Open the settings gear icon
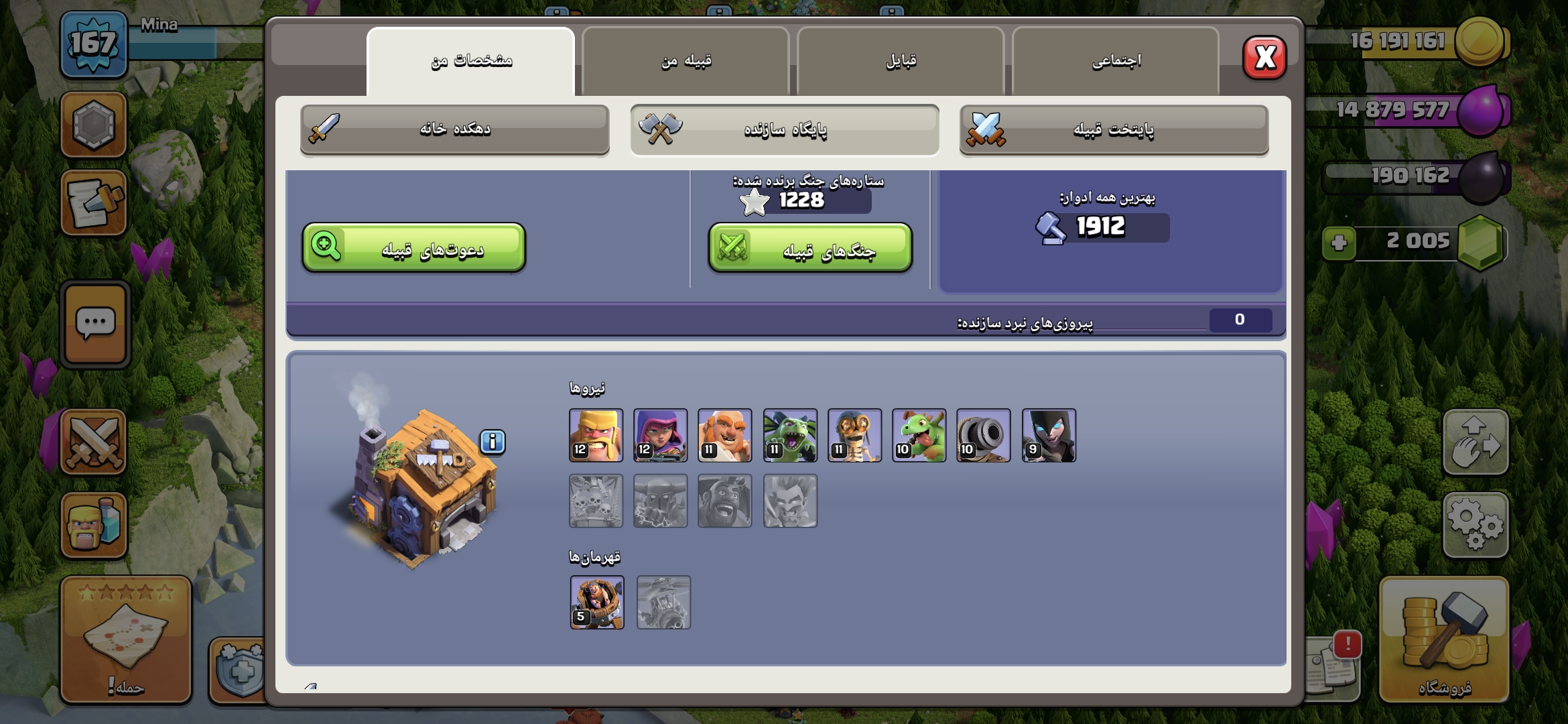The height and width of the screenshot is (724, 1568). [1476, 525]
